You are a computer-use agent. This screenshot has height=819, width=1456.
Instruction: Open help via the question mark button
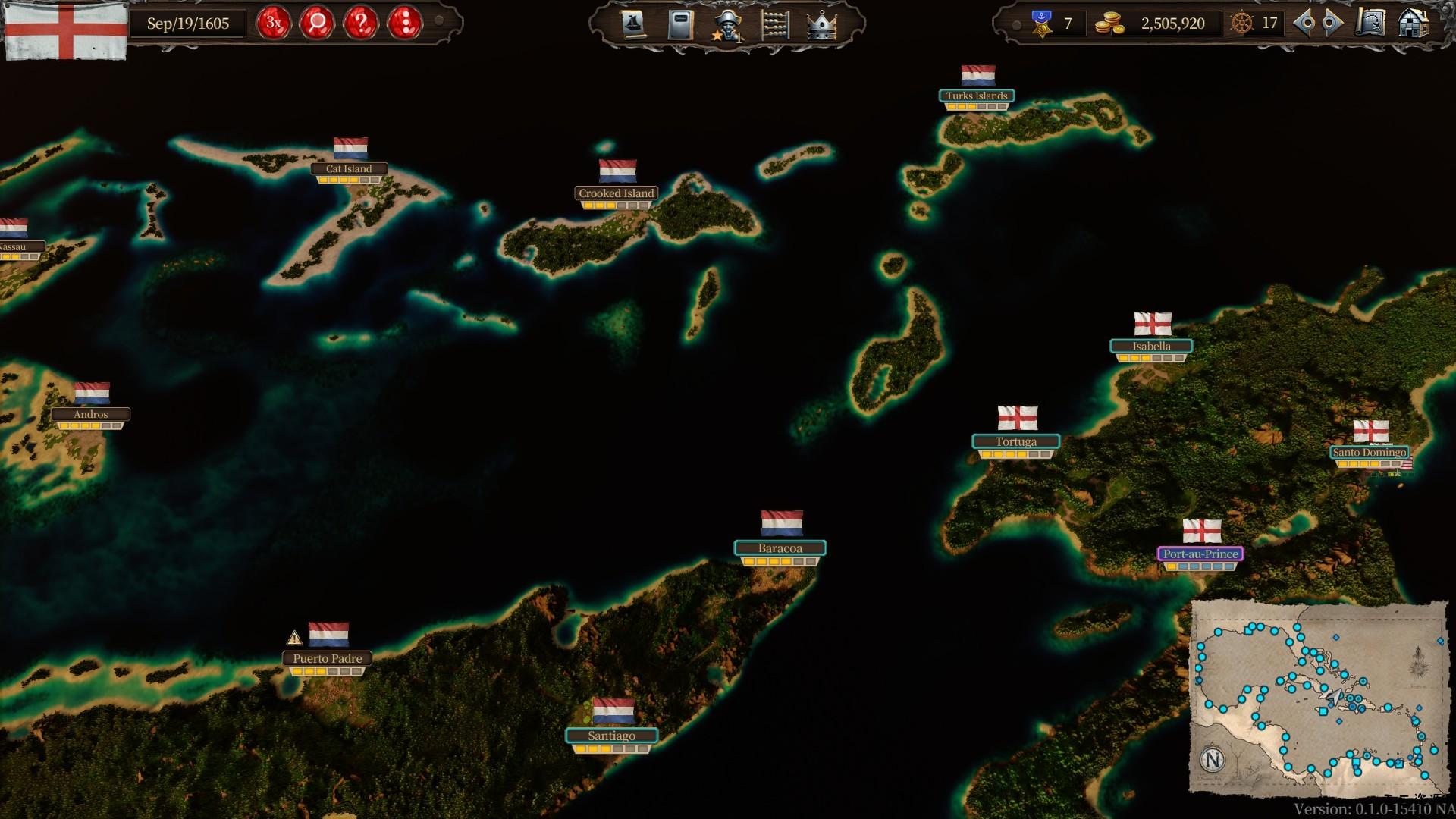click(362, 24)
